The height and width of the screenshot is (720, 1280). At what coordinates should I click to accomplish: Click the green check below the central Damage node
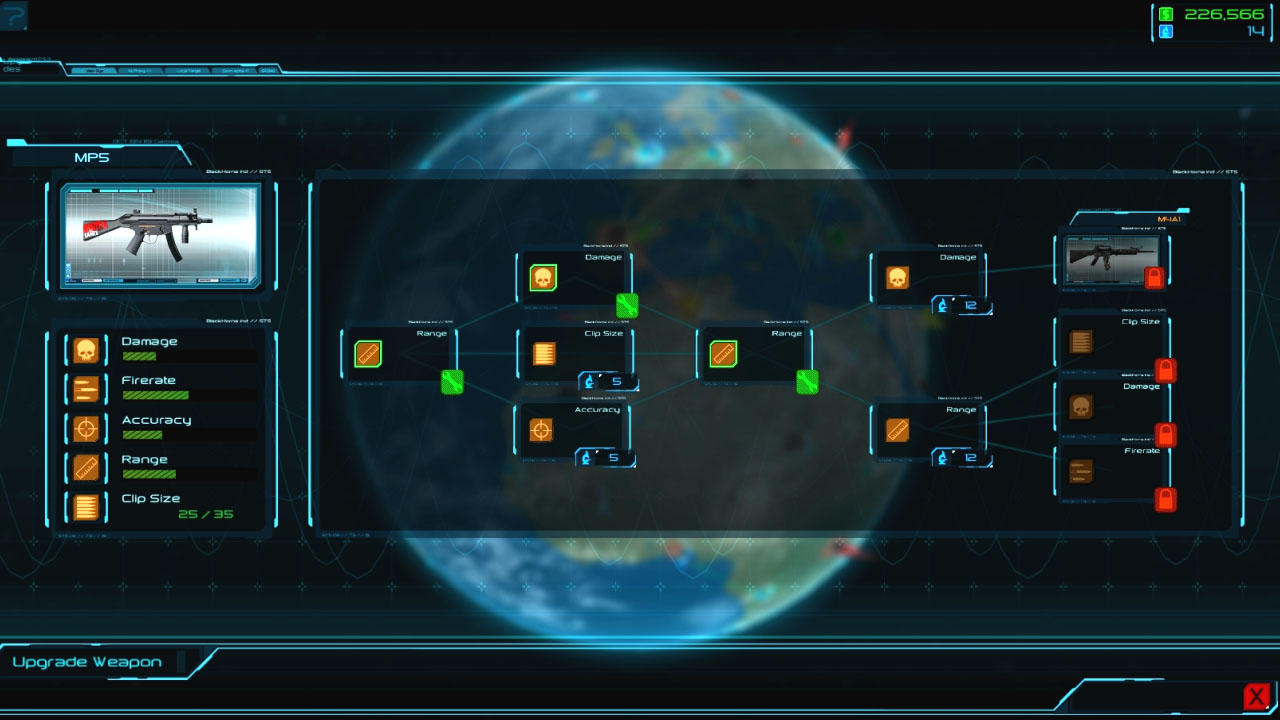point(627,306)
